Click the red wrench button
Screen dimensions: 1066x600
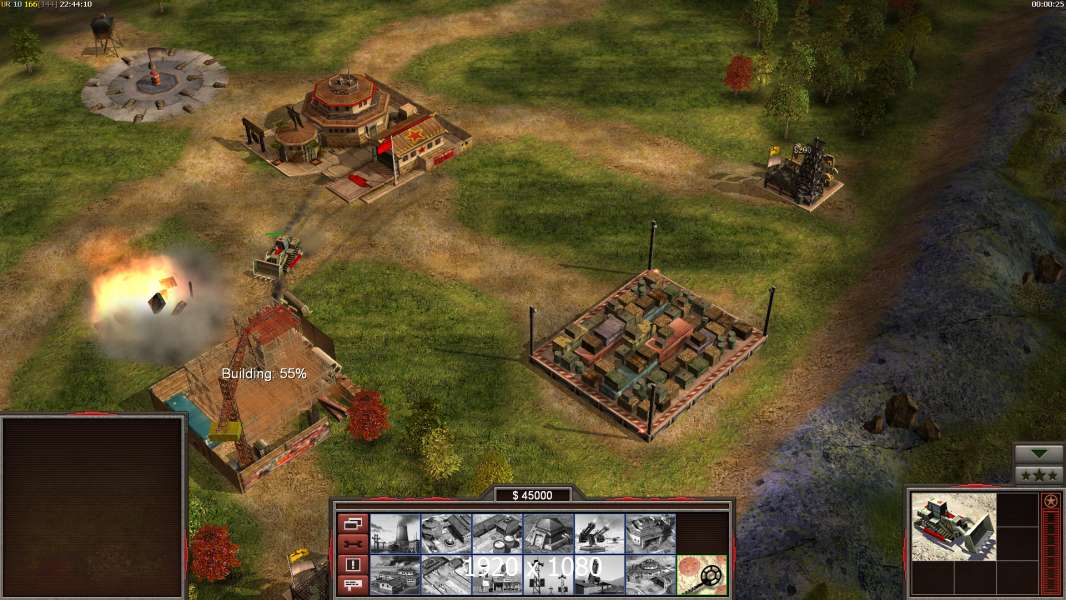coord(352,543)
